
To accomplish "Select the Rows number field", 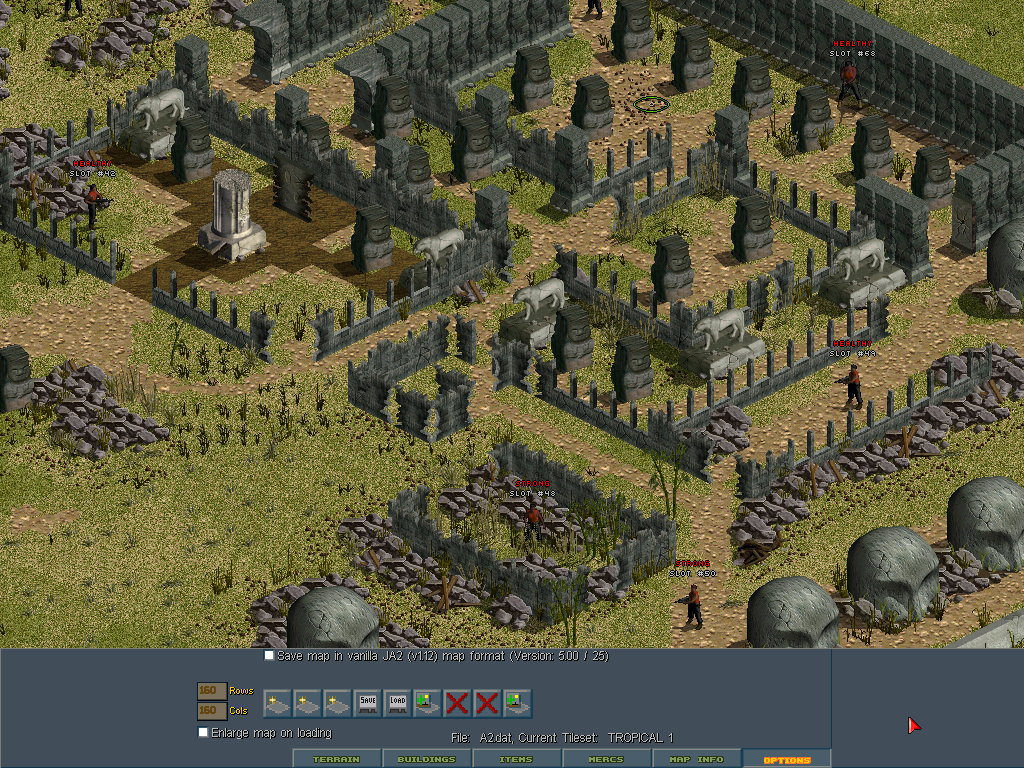I will 211,691.
